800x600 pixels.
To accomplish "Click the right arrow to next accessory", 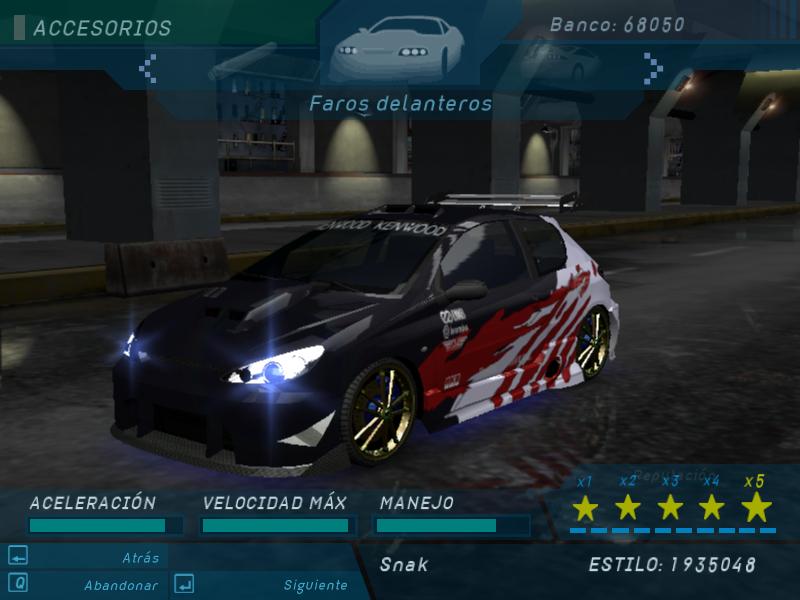I will pyautogui.click(x=653, y=68).
